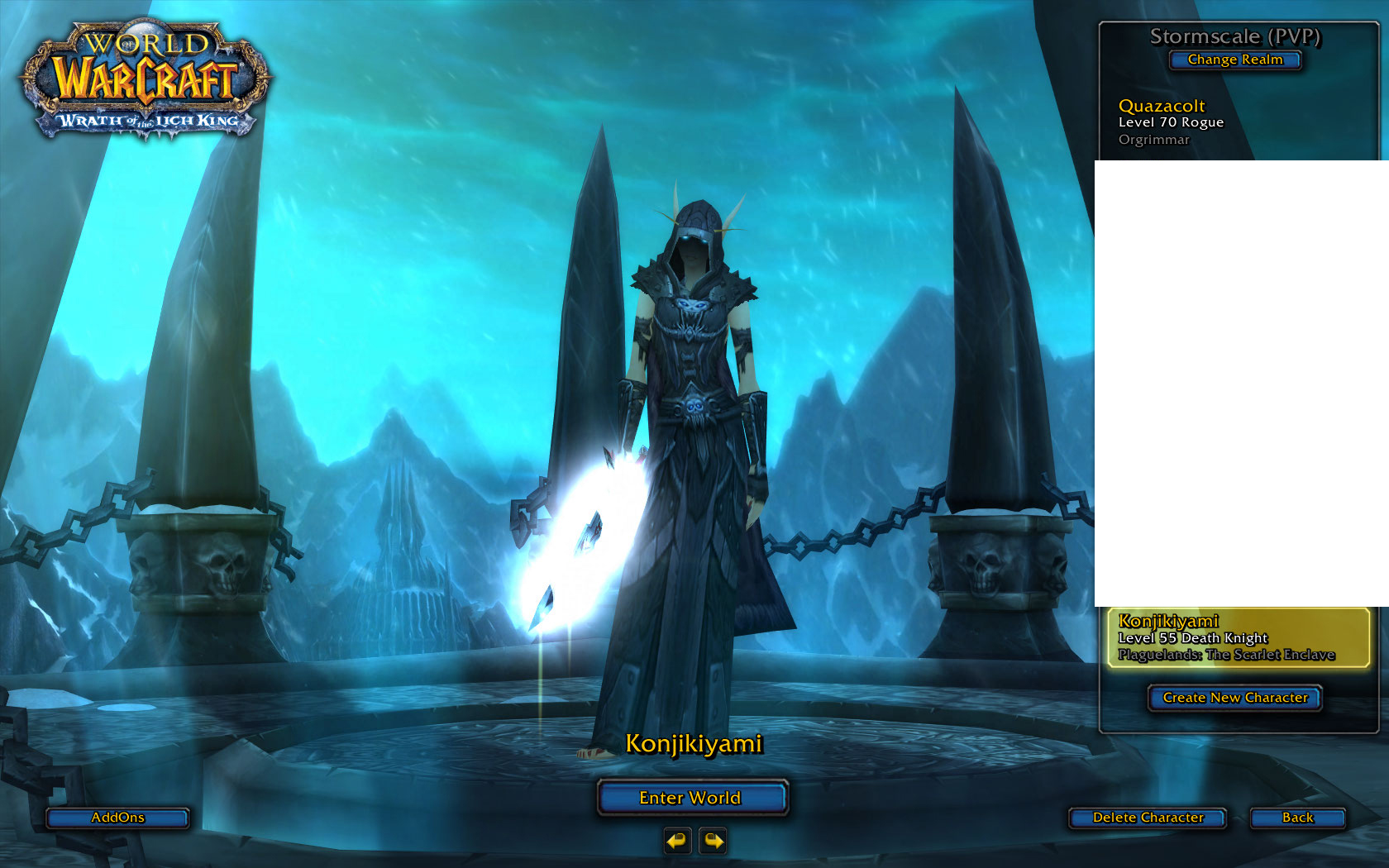
Task: Open the Change Realm screen
Action: pyautogui.click(x=1235, y=60)
